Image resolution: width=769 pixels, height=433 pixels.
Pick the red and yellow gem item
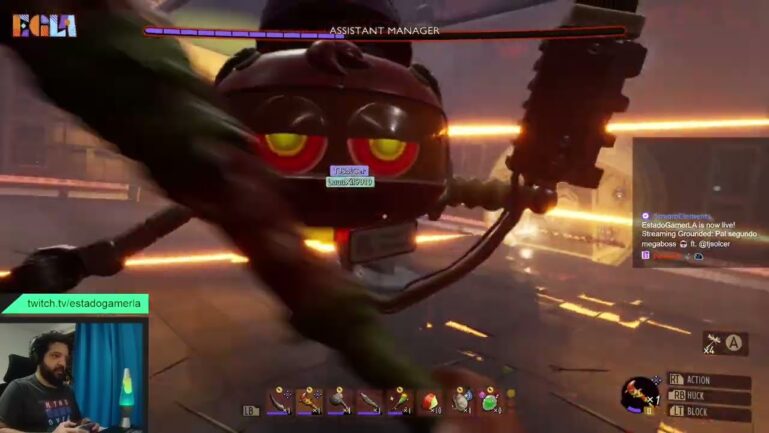pyautogui.click(x=430, y=401)
